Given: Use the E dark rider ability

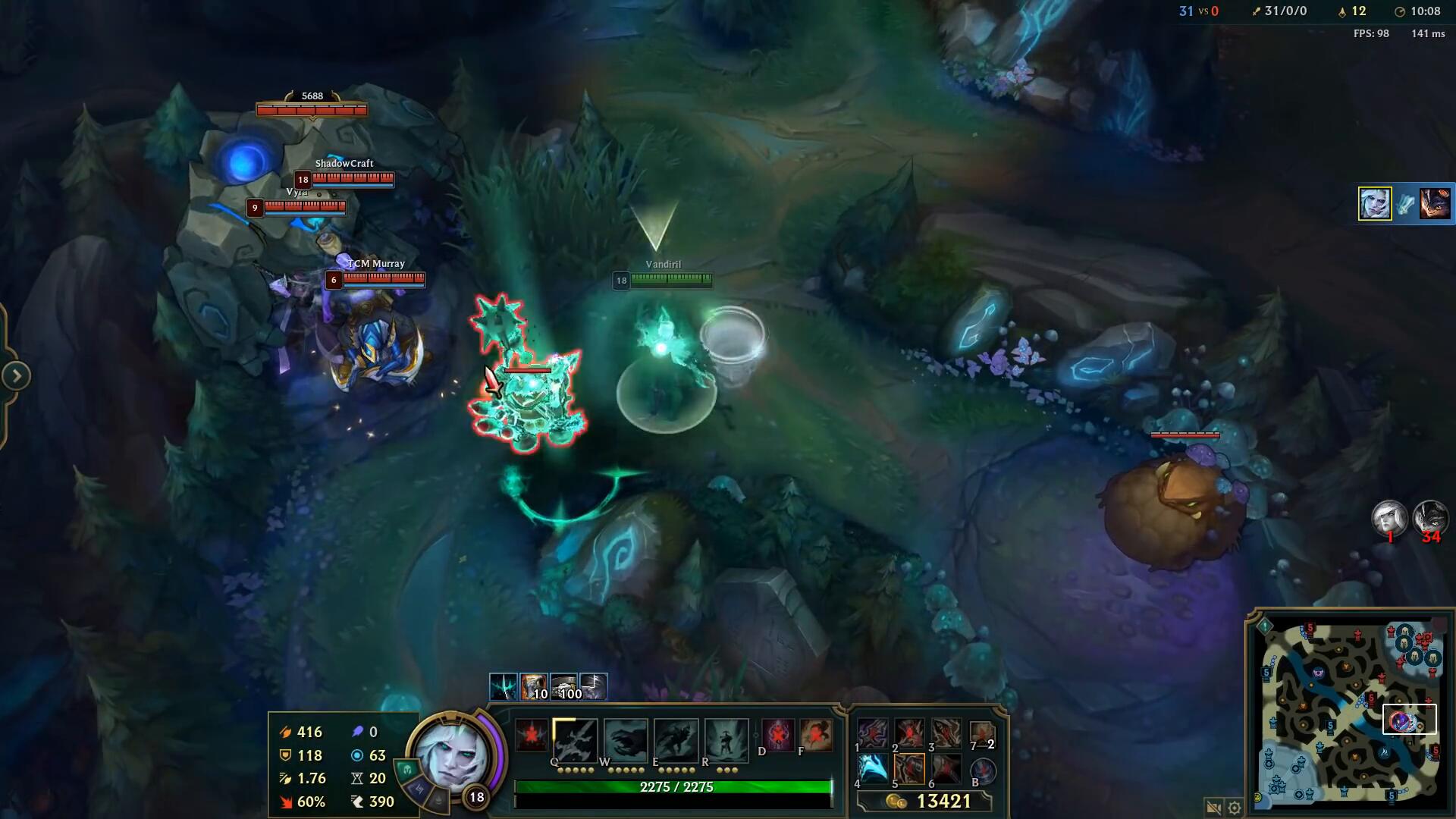Looking at the screenshot, I should 676,739.
